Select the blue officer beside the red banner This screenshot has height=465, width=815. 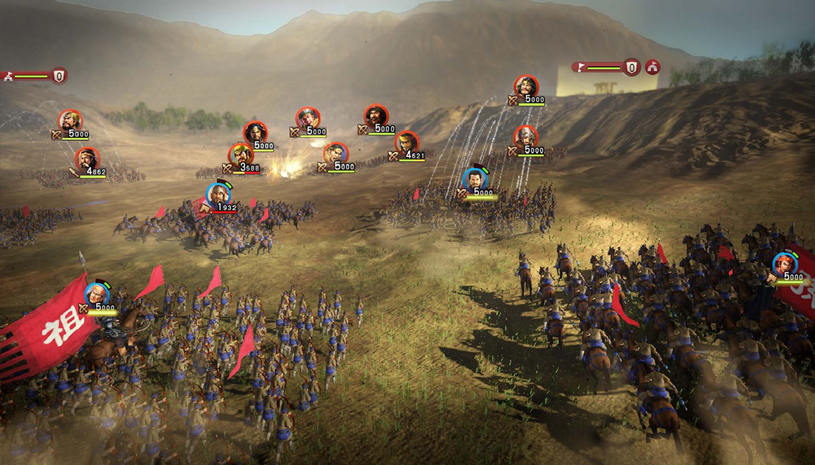(96, 294)
